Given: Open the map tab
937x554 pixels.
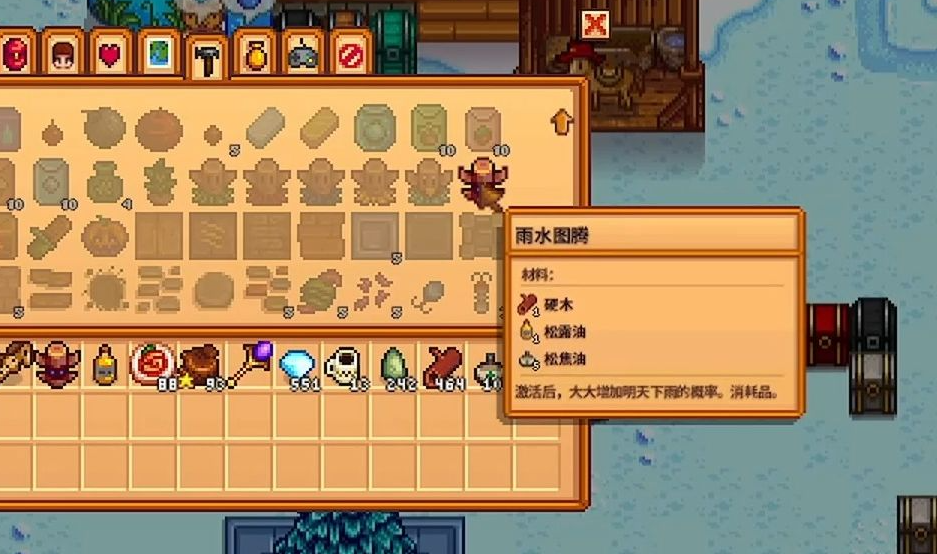Looking at the screenshot, I should point(159,55).
